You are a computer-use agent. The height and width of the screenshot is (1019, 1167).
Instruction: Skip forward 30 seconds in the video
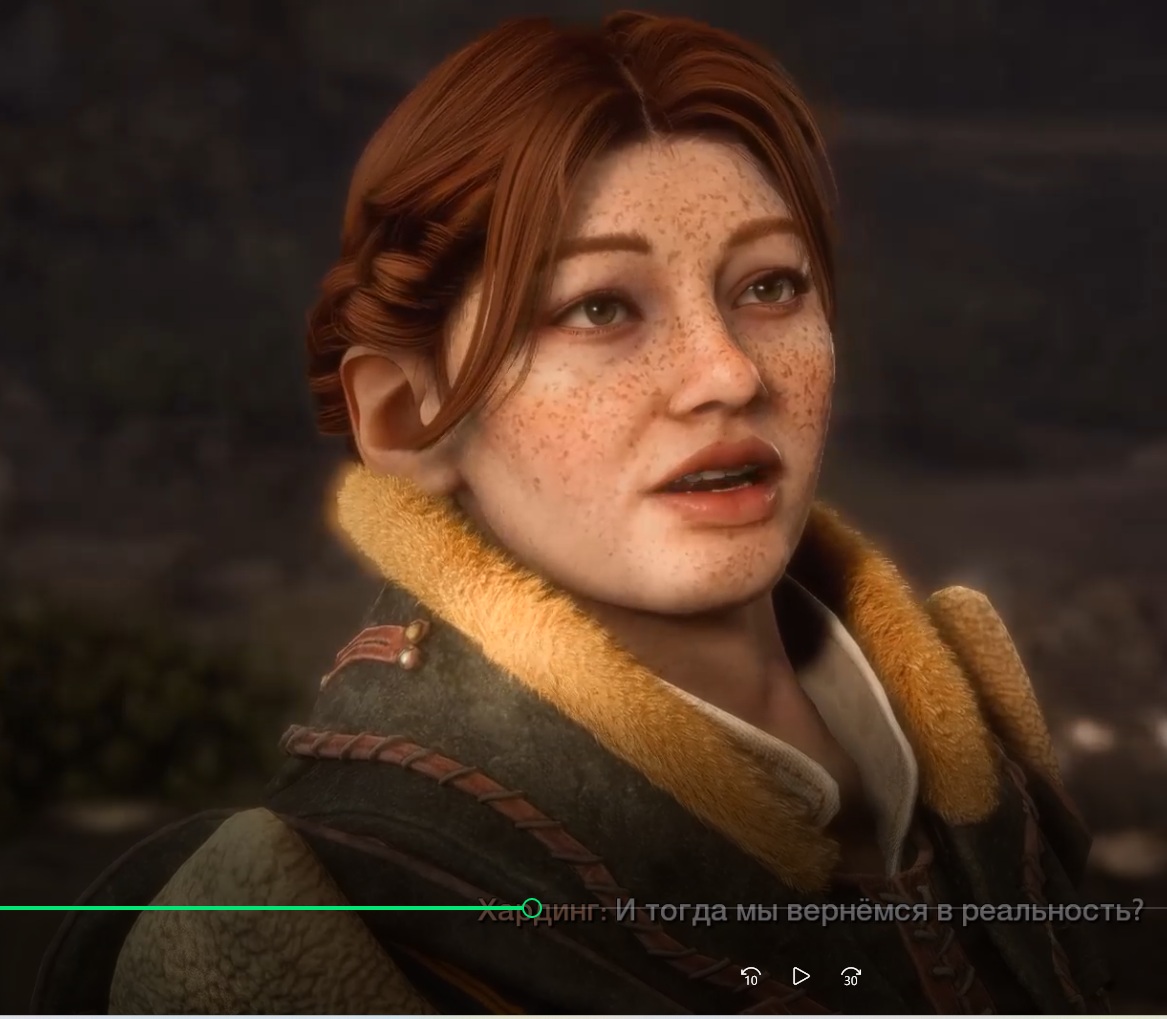click(851, 977)
